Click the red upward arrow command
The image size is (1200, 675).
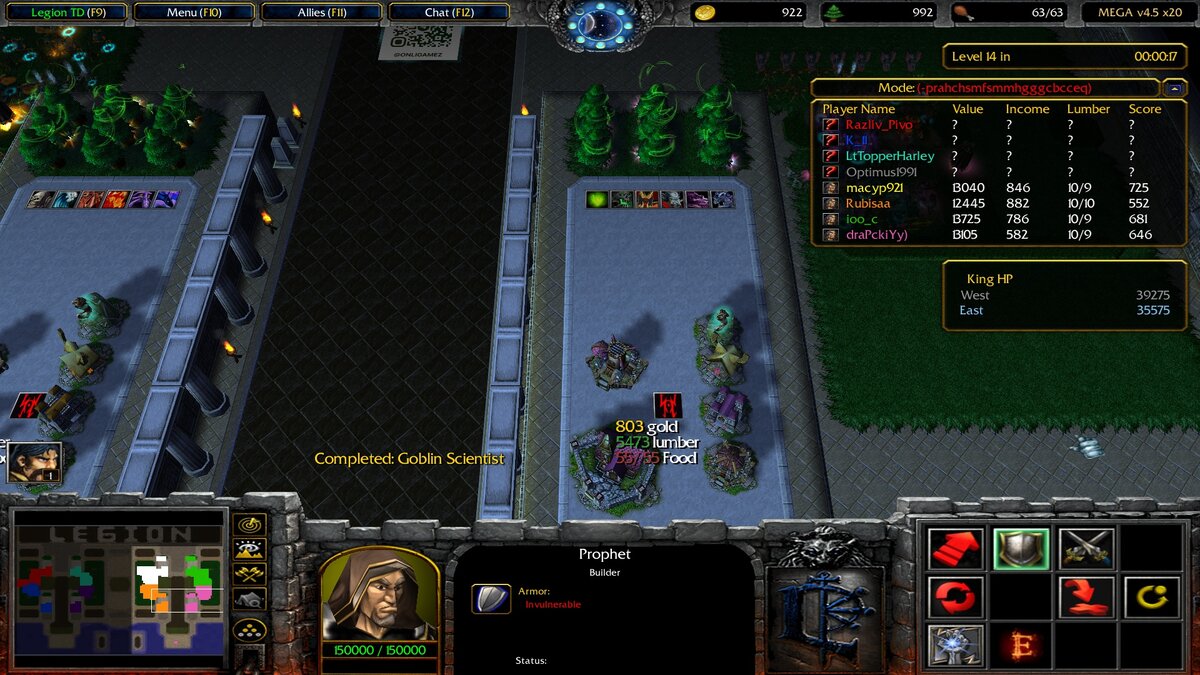[955, 549]
